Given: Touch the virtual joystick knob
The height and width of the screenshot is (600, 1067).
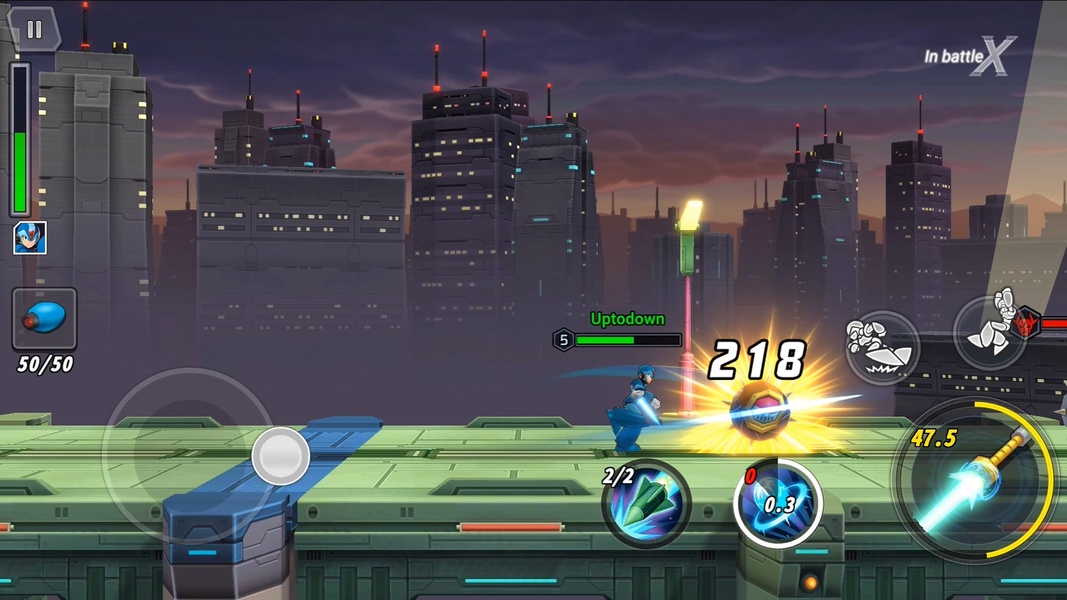Looking at the screenshot, I should pyautogui.click(x=280, y=456).
